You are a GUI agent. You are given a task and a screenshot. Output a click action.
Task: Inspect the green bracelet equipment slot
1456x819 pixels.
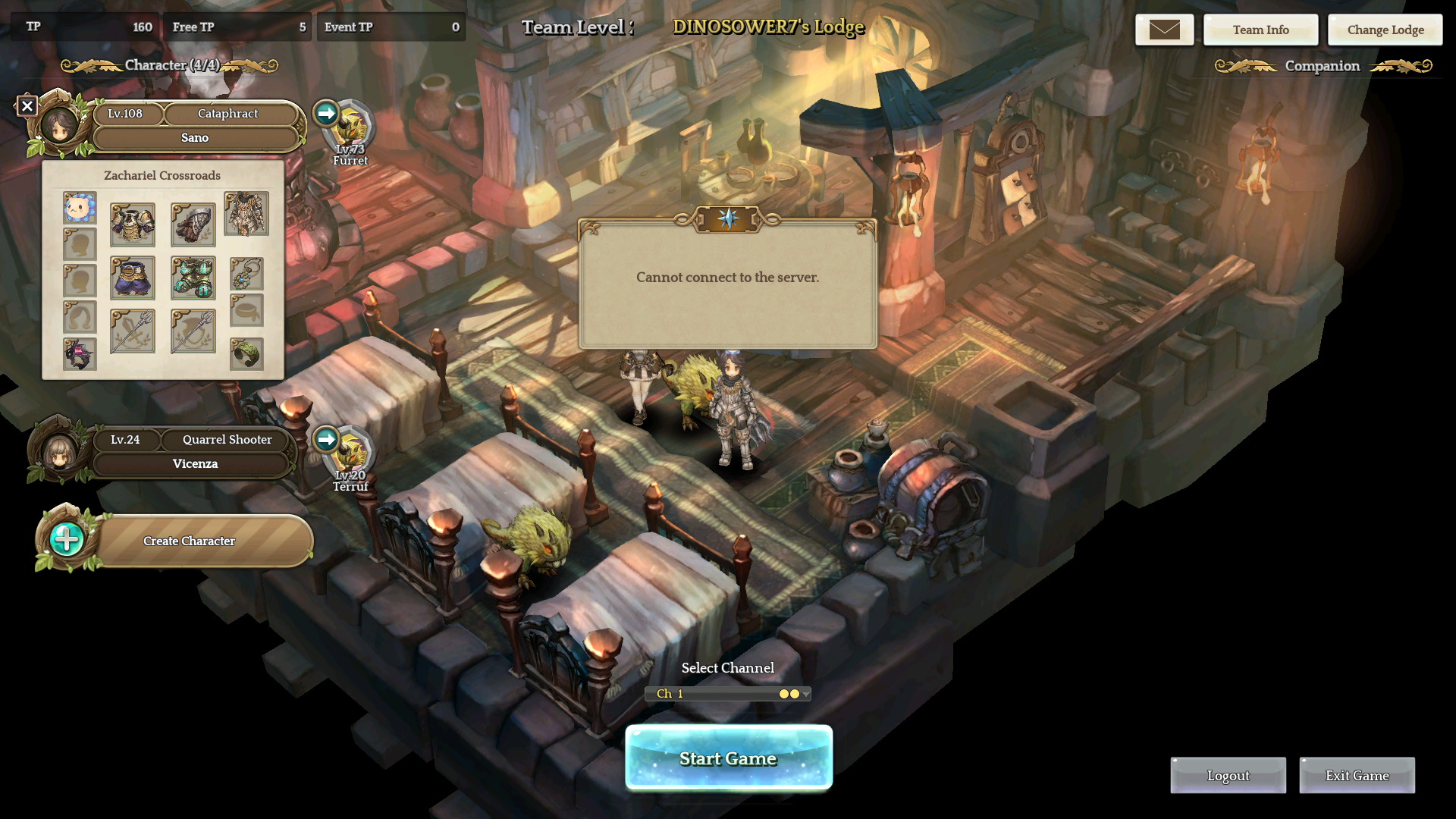click(246, 354)
